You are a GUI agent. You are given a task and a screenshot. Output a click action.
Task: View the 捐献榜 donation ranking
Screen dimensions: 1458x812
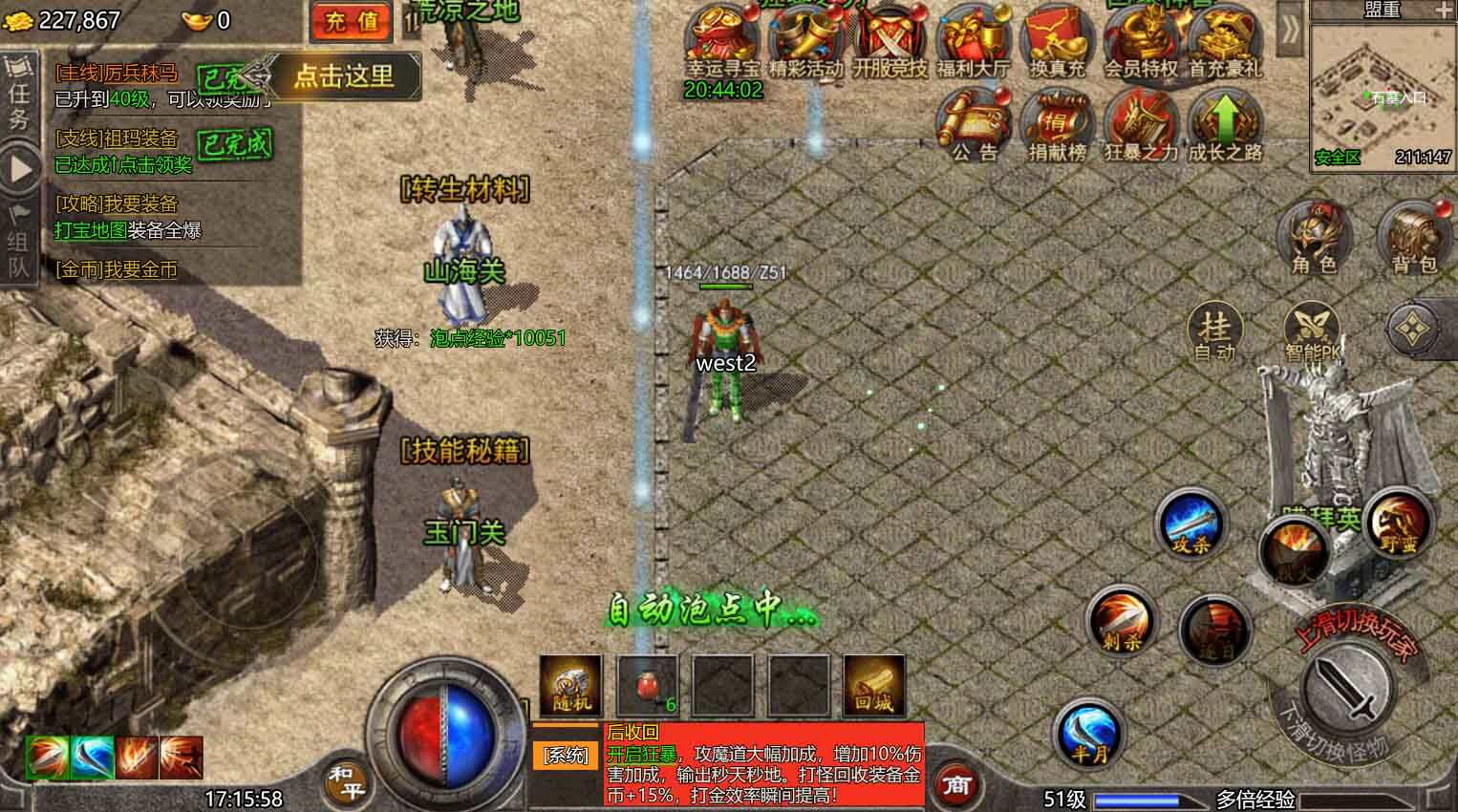tap(1055, 124)
